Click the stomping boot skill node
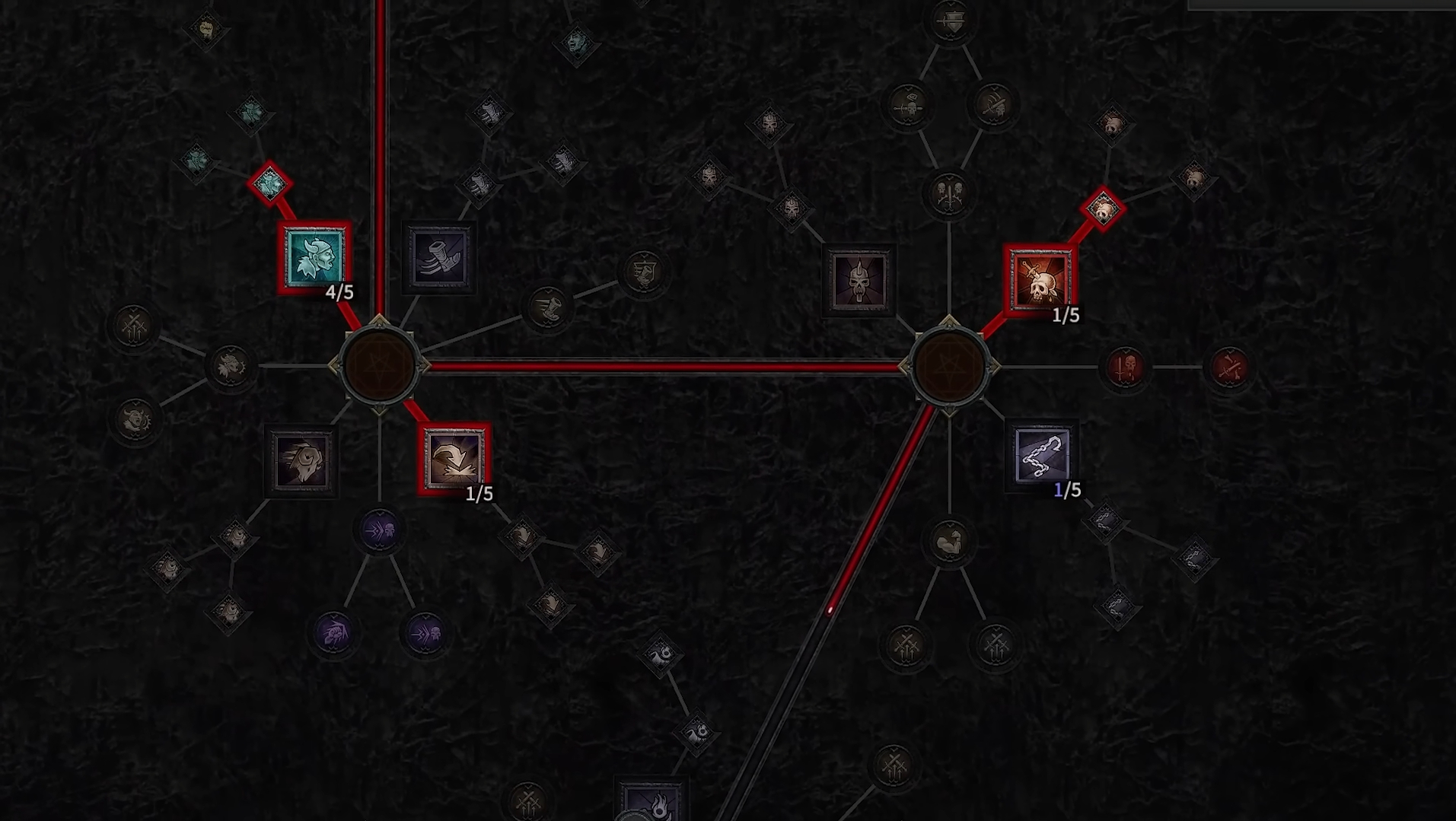1456x821 pixels. point(439,258)
